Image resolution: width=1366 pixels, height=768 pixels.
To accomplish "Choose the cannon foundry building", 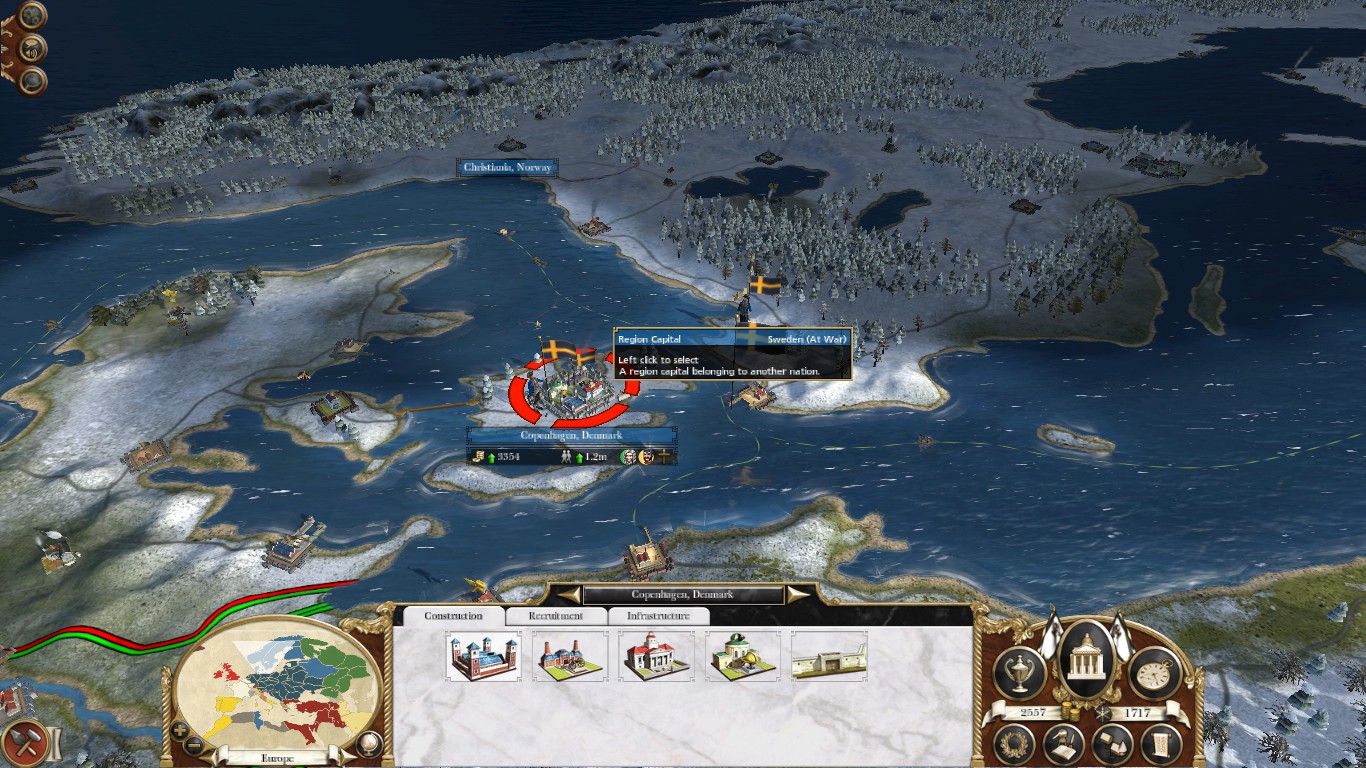I will [x=569, y=656].
